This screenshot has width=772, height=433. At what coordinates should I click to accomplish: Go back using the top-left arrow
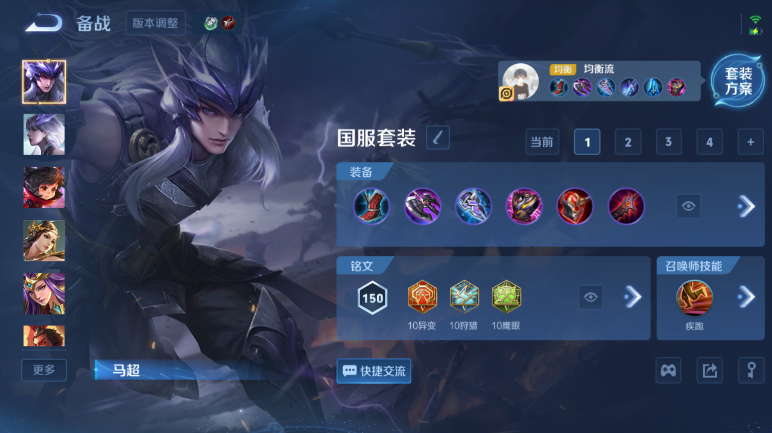tap(43, 22)
